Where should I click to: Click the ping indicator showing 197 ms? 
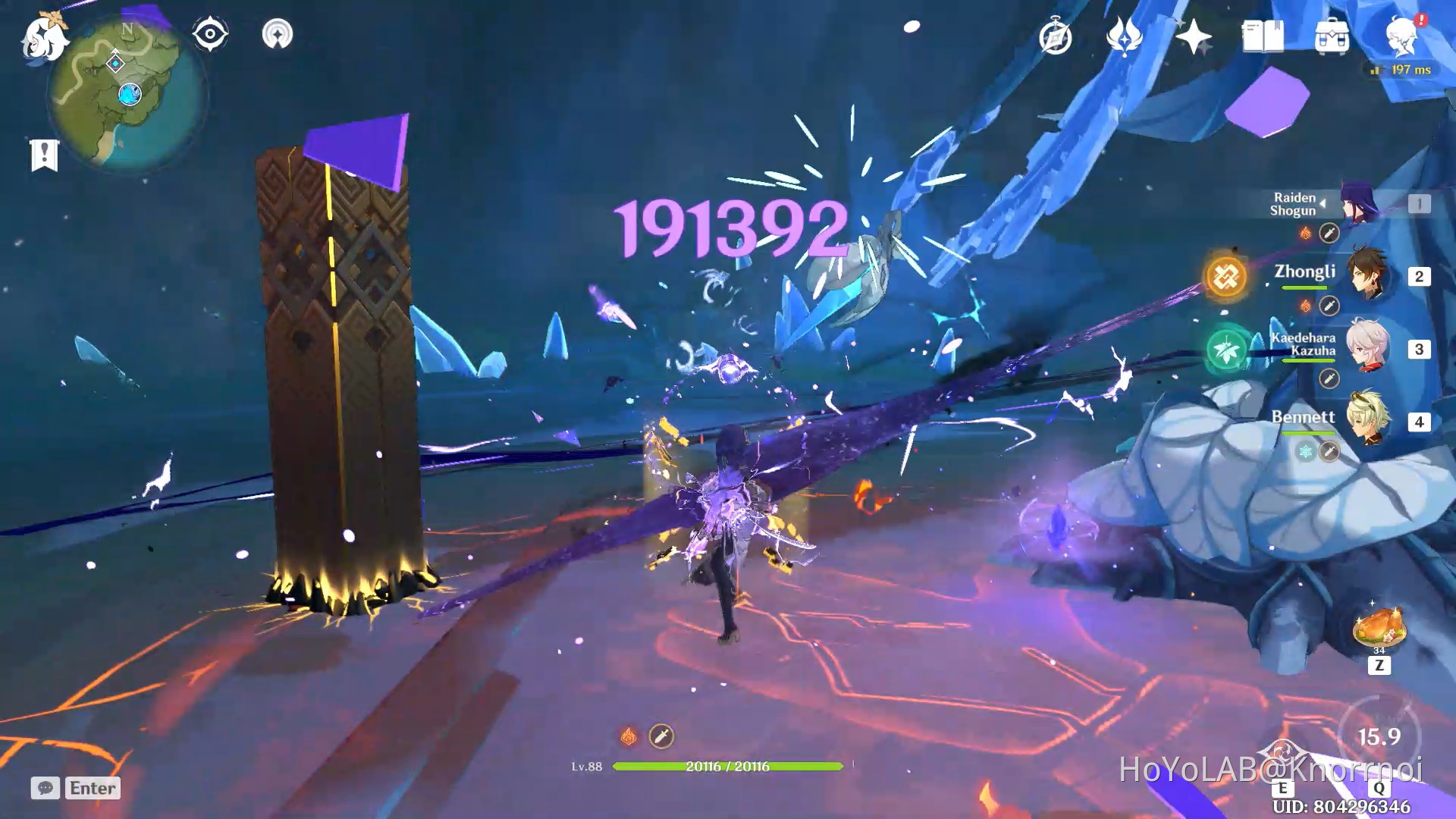pos(1403,68)
